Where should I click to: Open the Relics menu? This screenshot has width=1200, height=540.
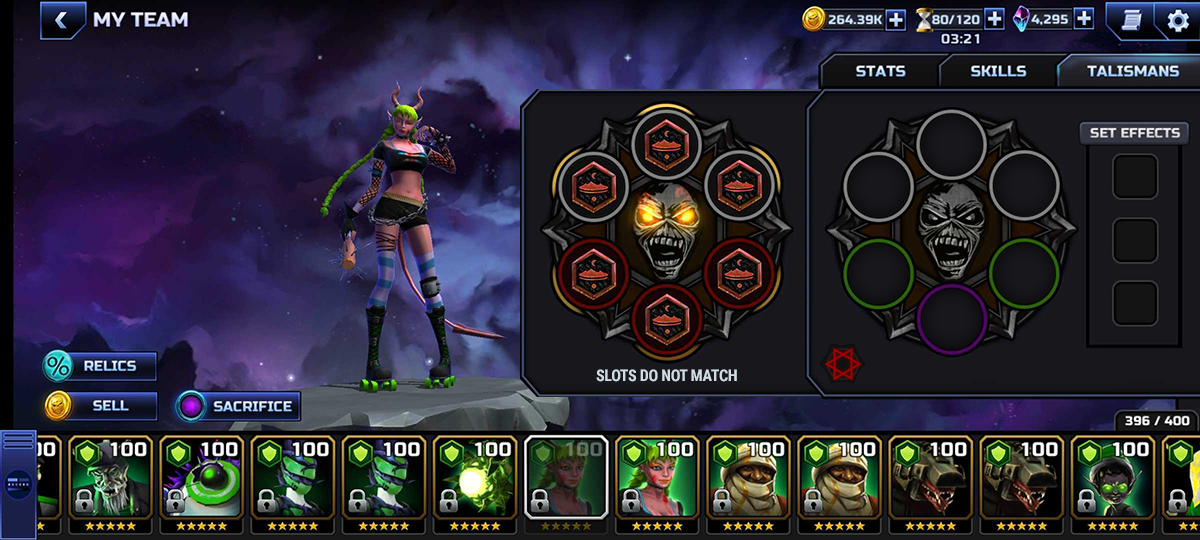coord(100,366)
